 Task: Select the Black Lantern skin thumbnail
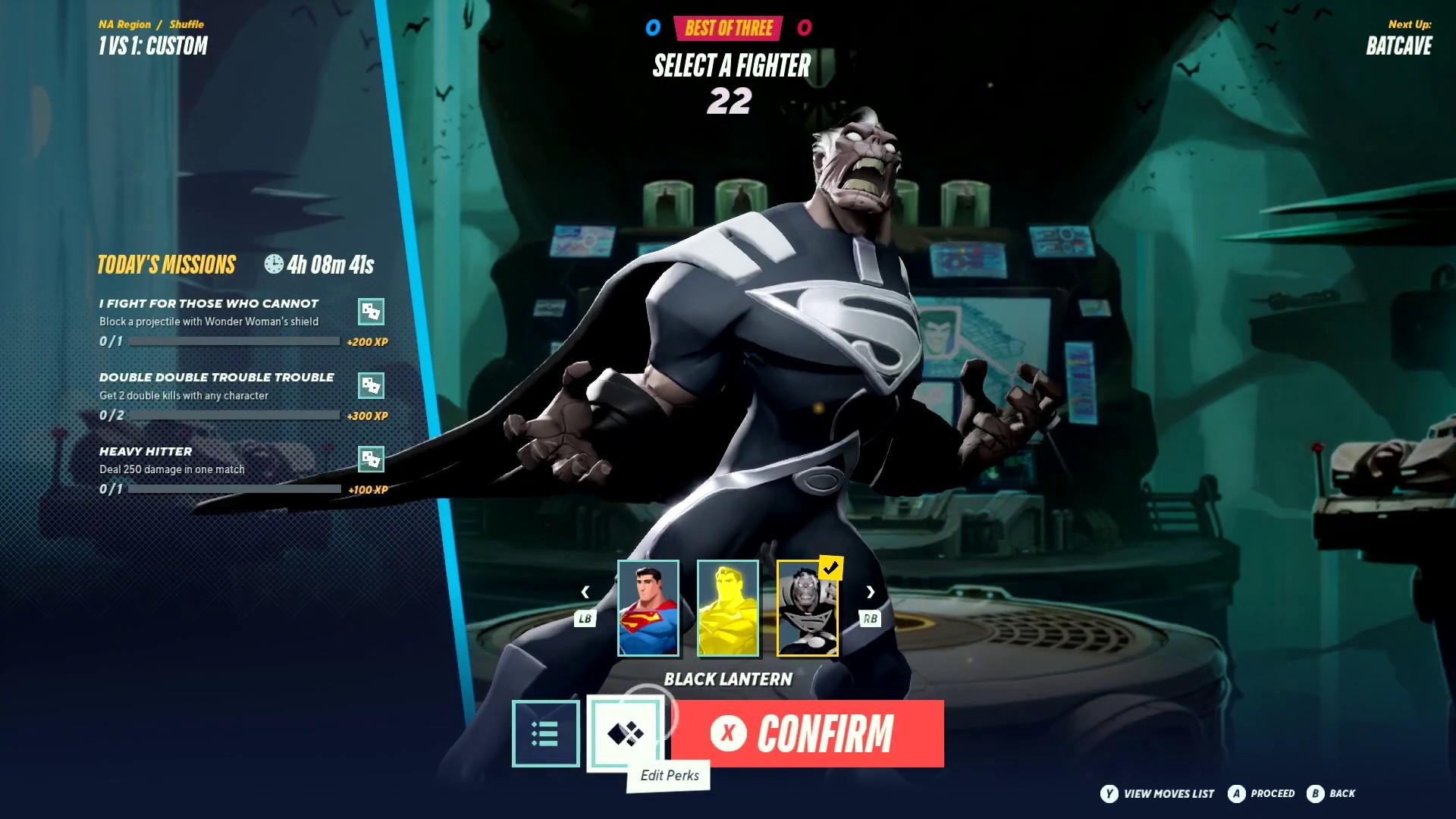point(807,607)
